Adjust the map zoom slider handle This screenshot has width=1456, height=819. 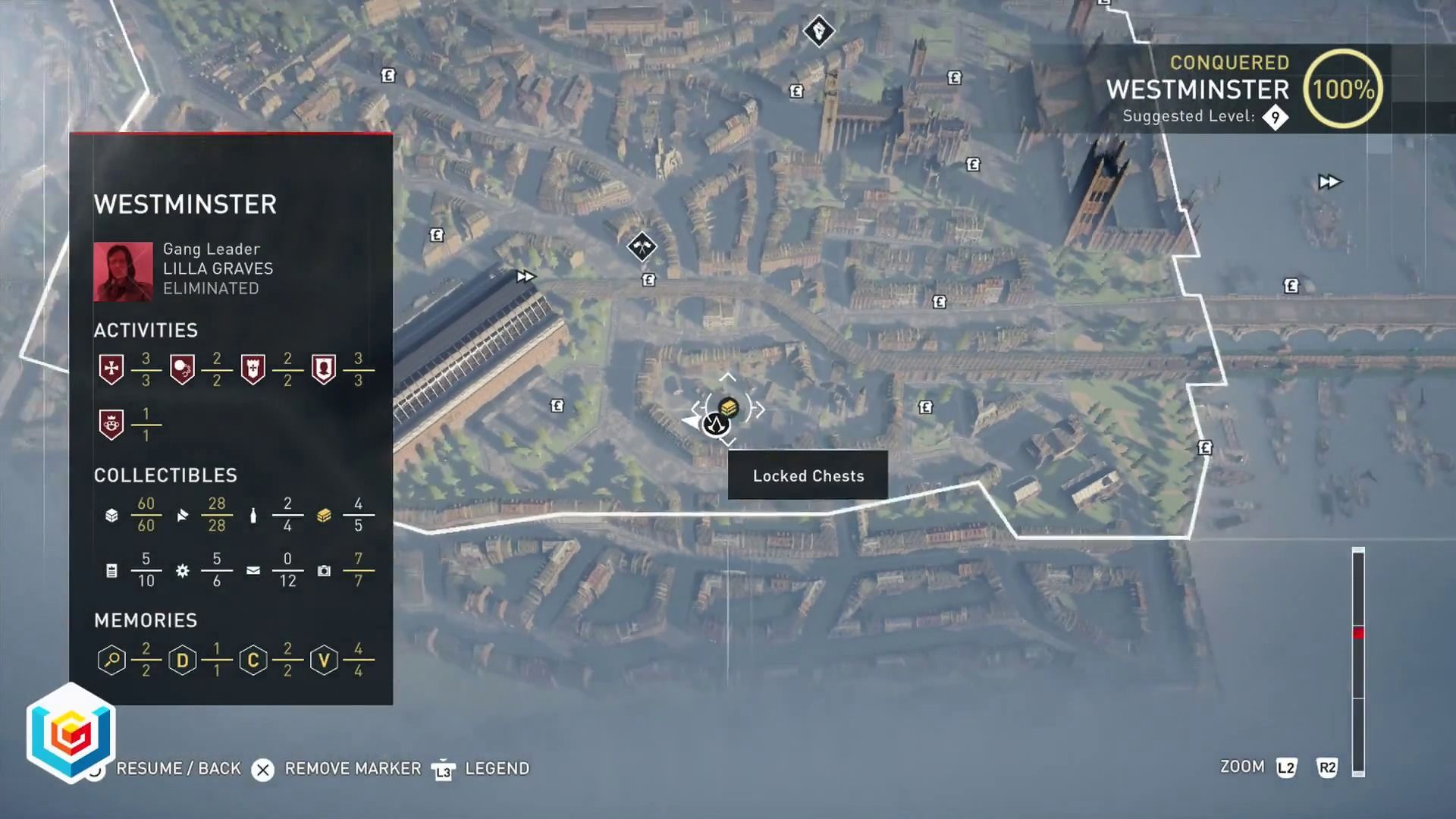[x=1358, y=632]
